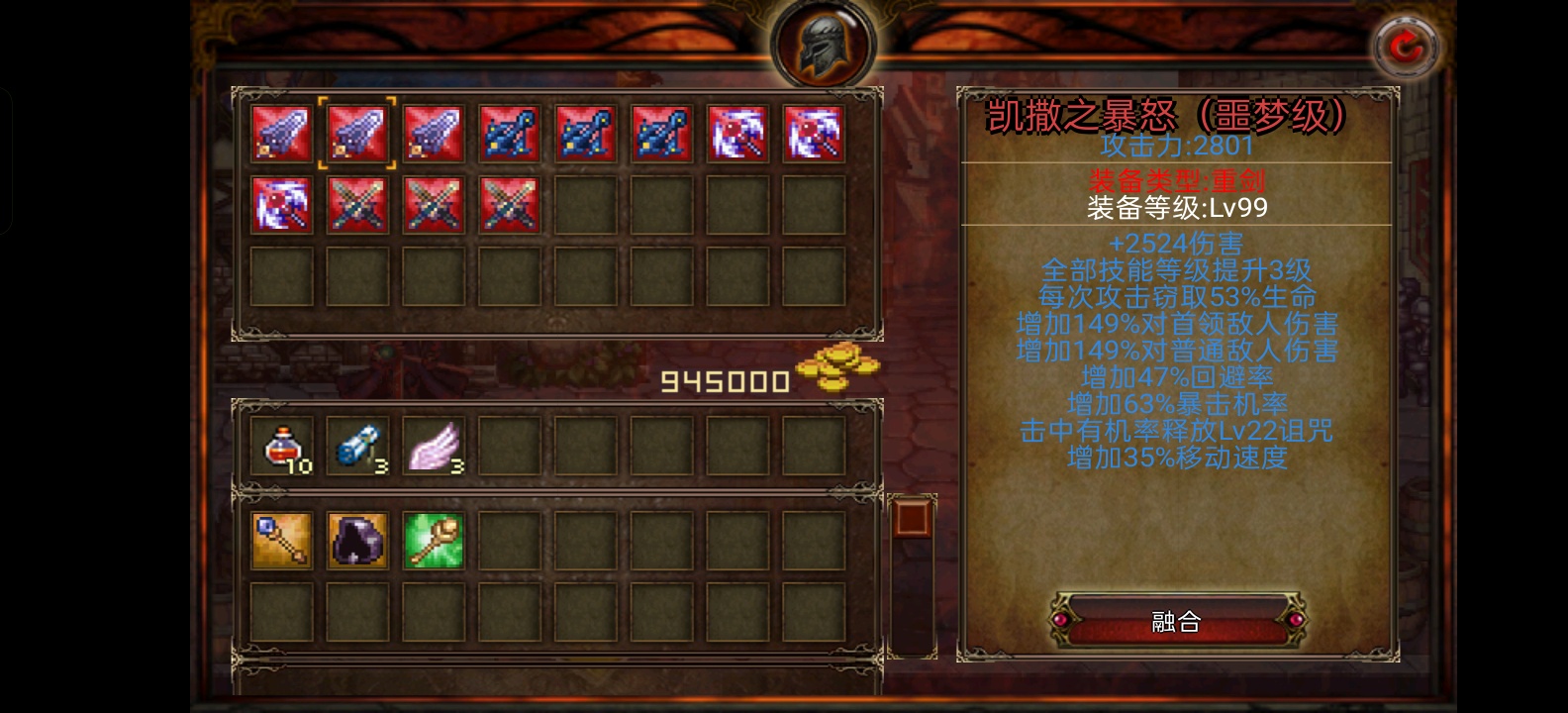Click the 融合 fusion button
The image size is (1568, 713).
pyautogui.click(x=1176, y=621)
